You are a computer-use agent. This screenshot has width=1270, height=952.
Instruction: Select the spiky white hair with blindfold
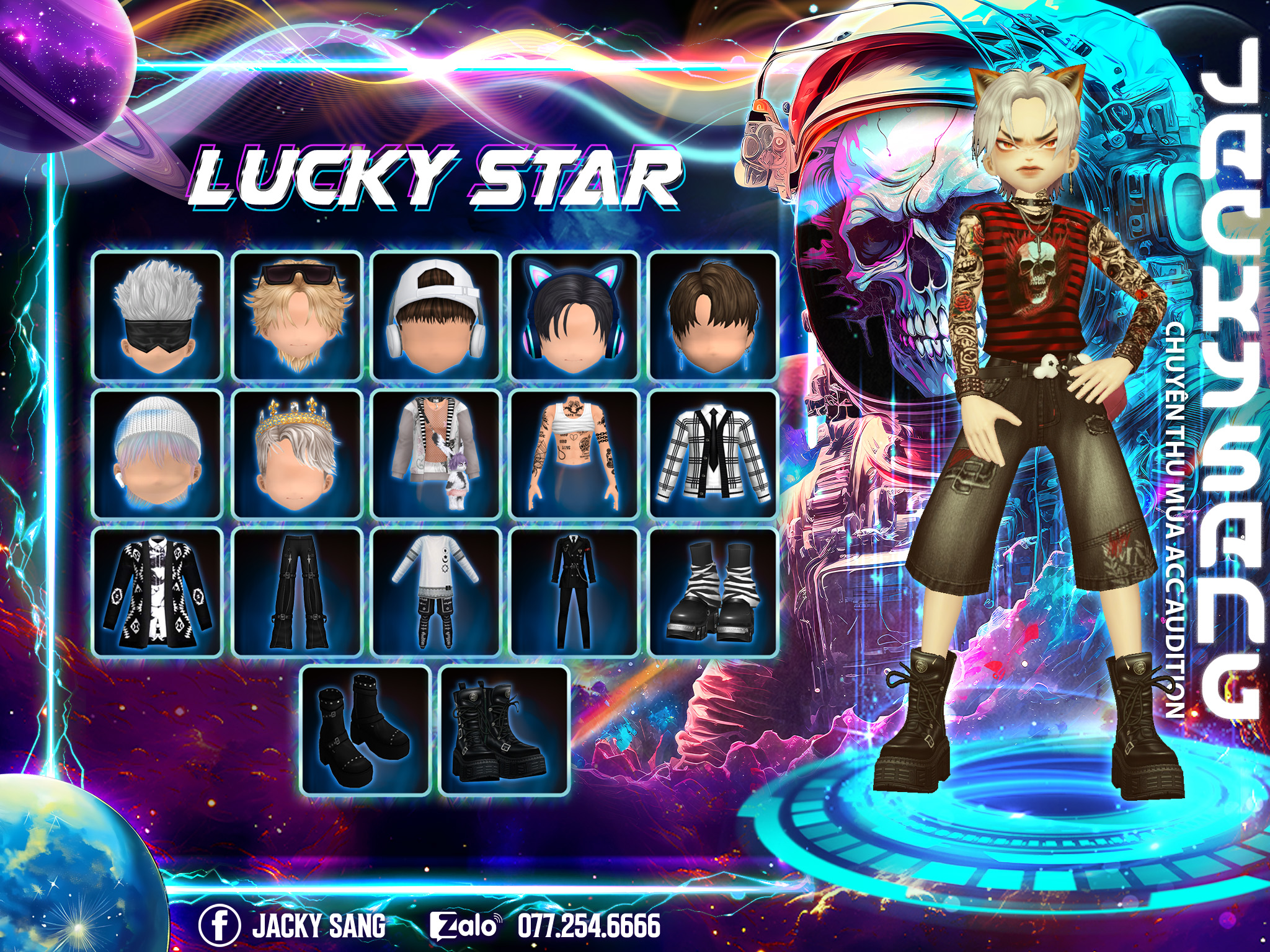pos(158,315)
